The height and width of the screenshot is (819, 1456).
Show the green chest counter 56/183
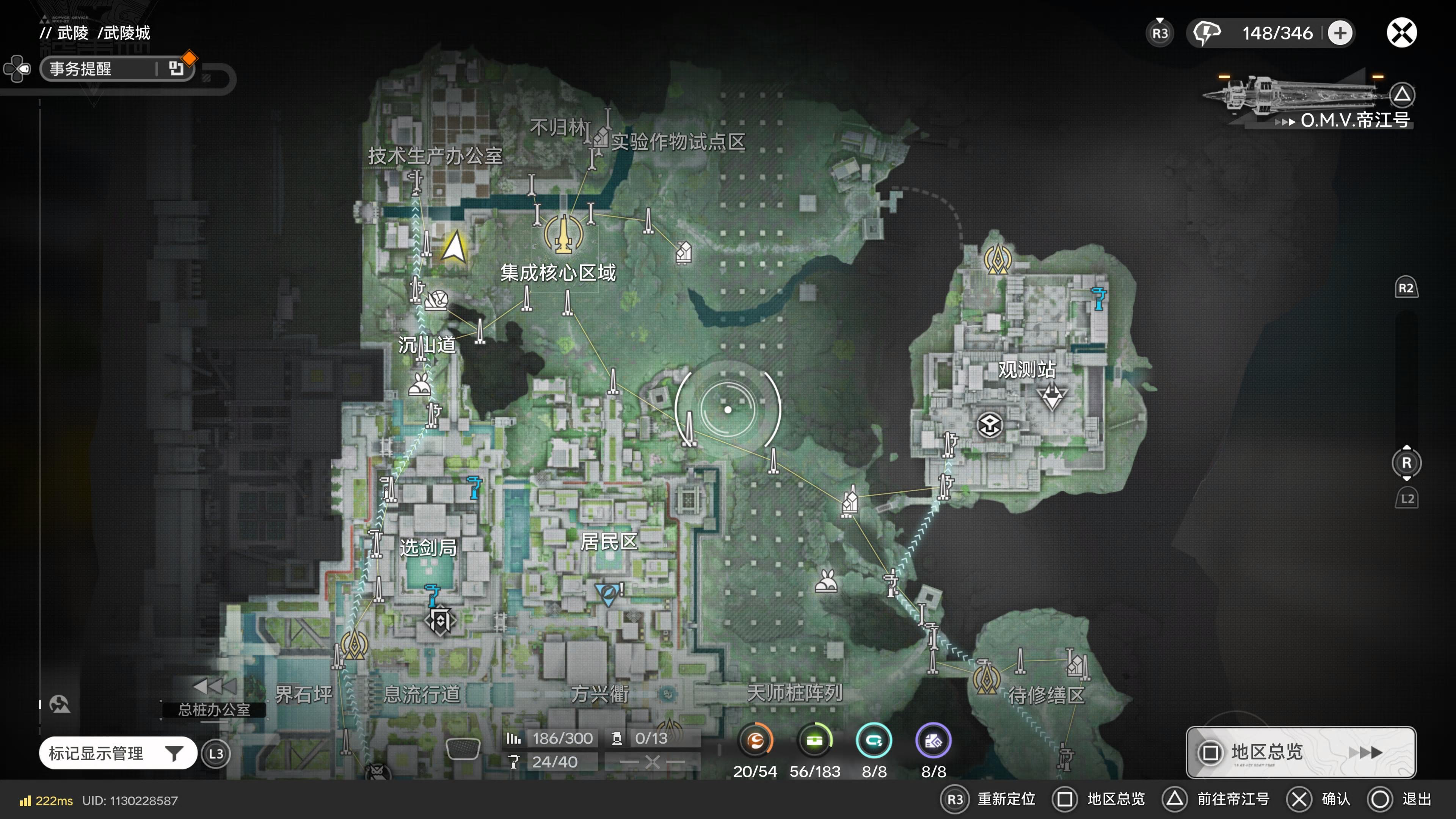click(814, 741)
